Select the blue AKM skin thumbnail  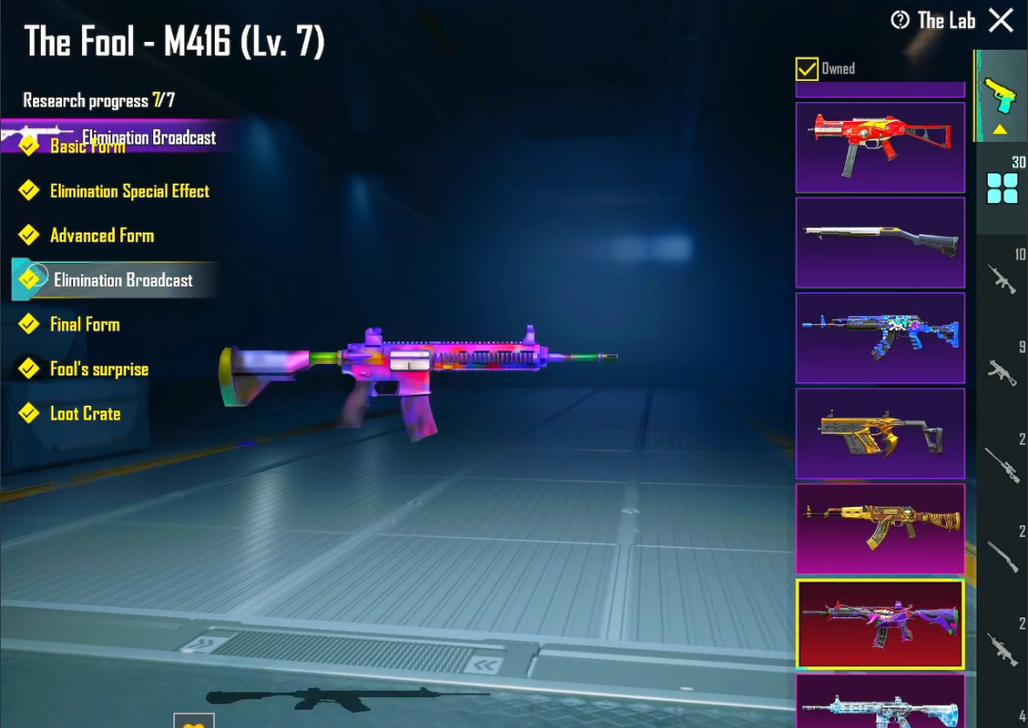(880, 338)
